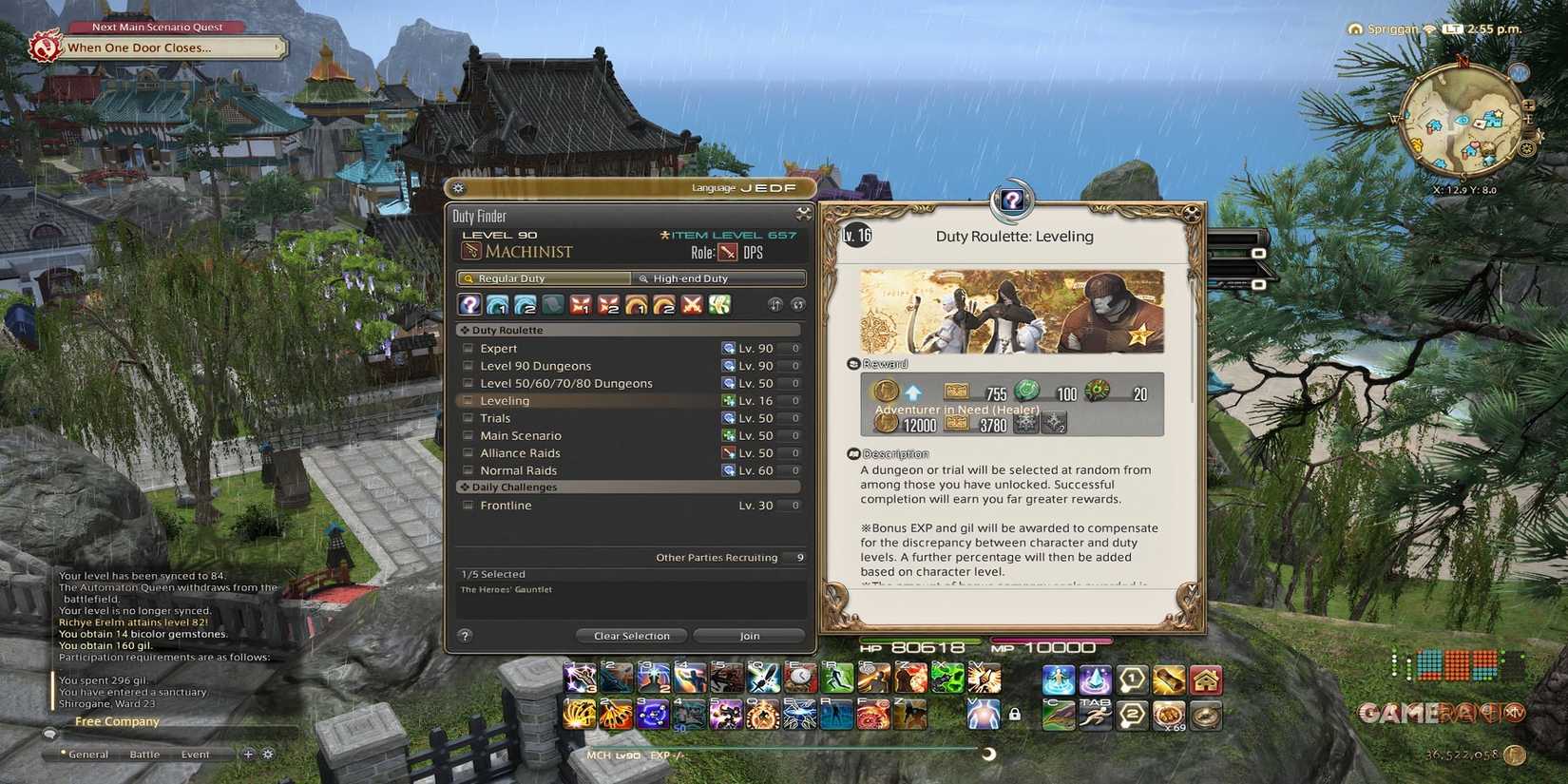The height and width of the screenshot is (784, 1568).
Task: Open the Trials 1 icon tab
Action: click(581, 305)
